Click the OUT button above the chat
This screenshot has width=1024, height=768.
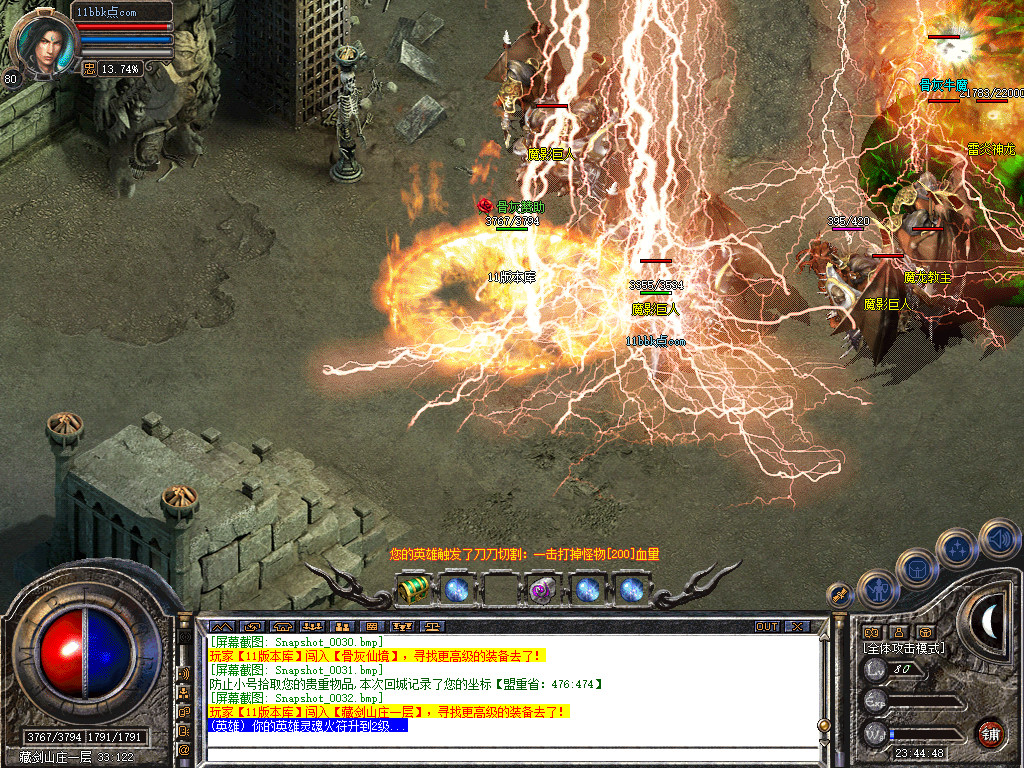coord(766,626)
